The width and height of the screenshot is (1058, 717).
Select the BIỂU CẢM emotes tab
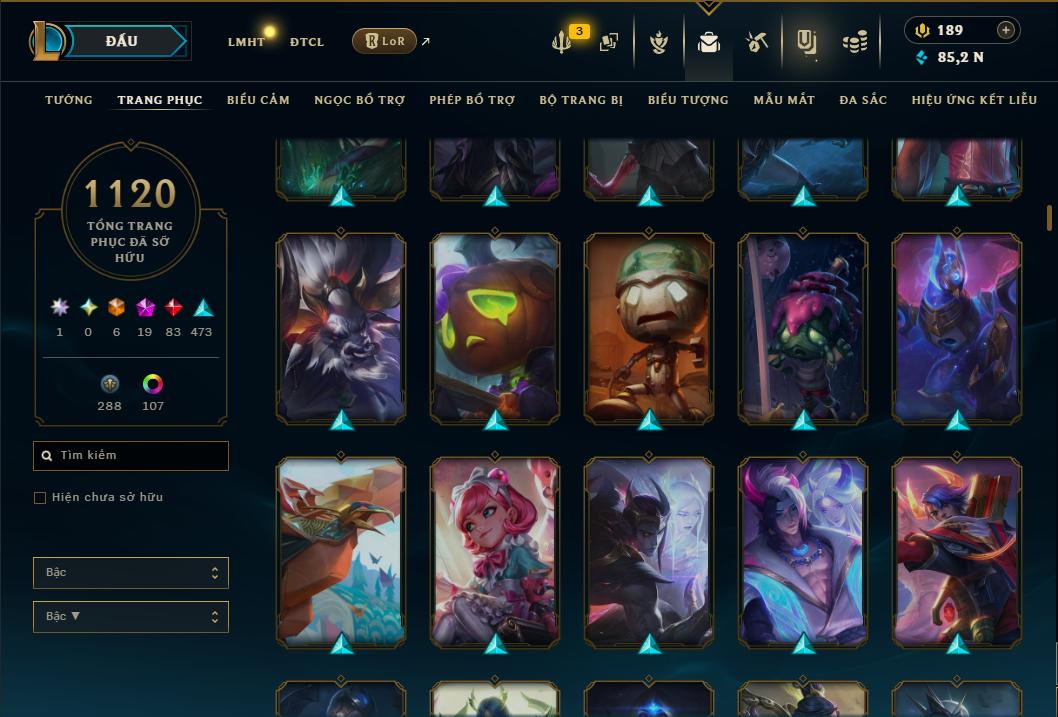tap(258, 100)
